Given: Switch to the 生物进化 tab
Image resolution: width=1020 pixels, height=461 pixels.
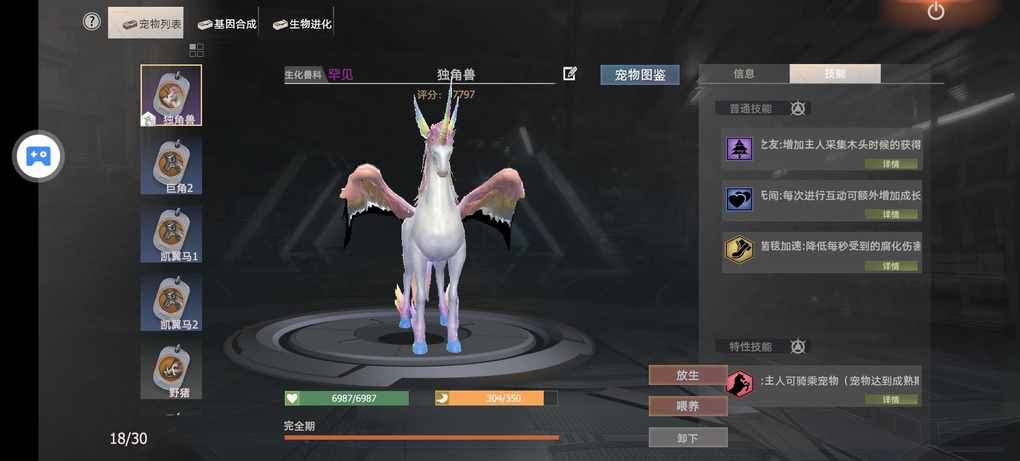Looking at the screenshot, I should [303, 23].
